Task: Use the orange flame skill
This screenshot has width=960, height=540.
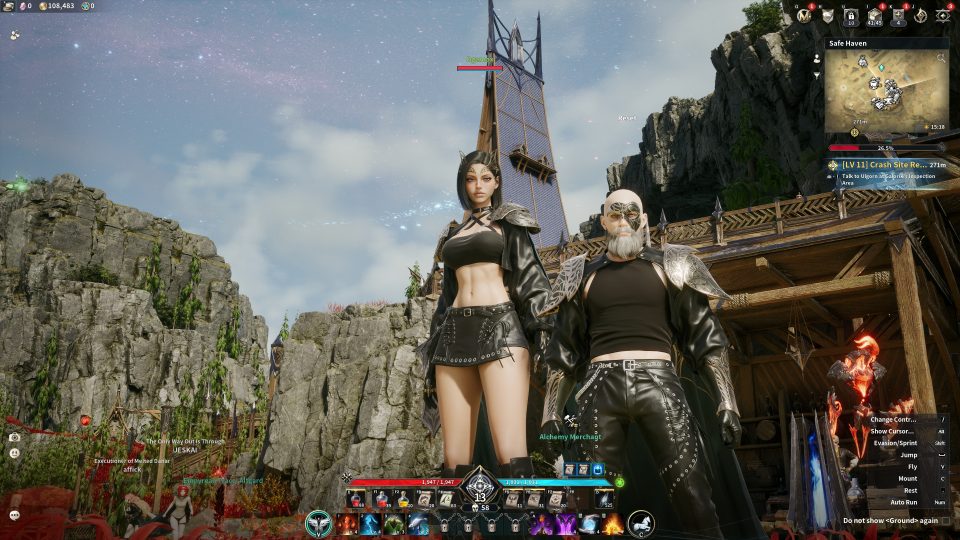Action: [612, 524]
